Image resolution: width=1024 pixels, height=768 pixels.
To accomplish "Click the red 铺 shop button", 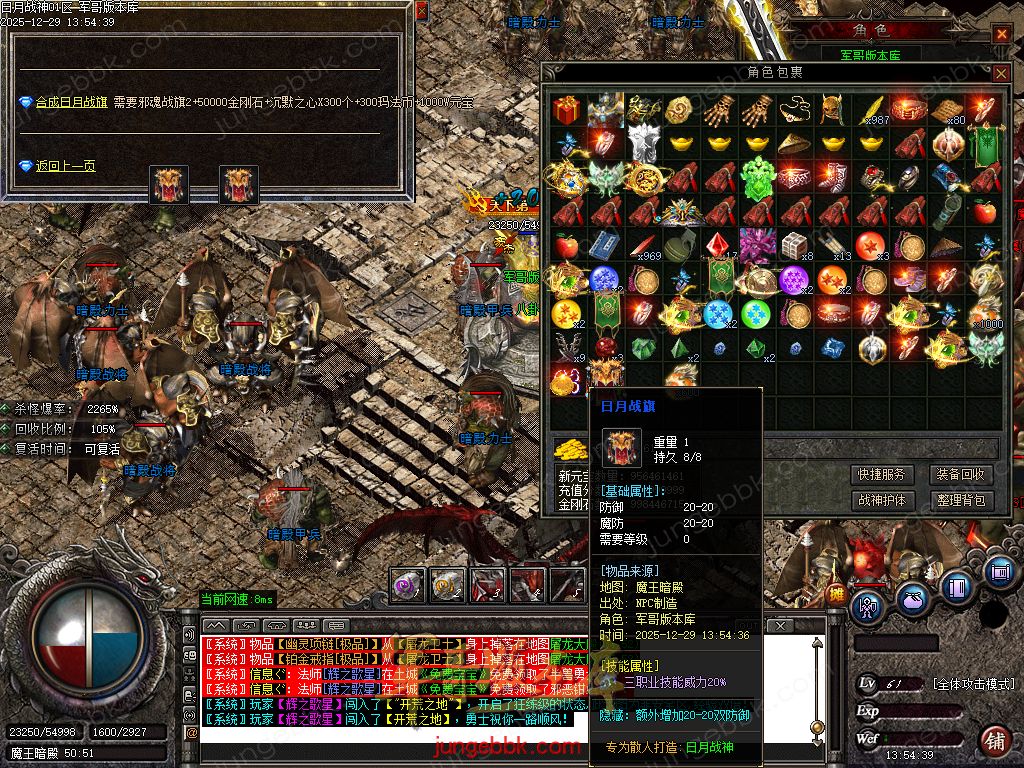I will point(994,741).
